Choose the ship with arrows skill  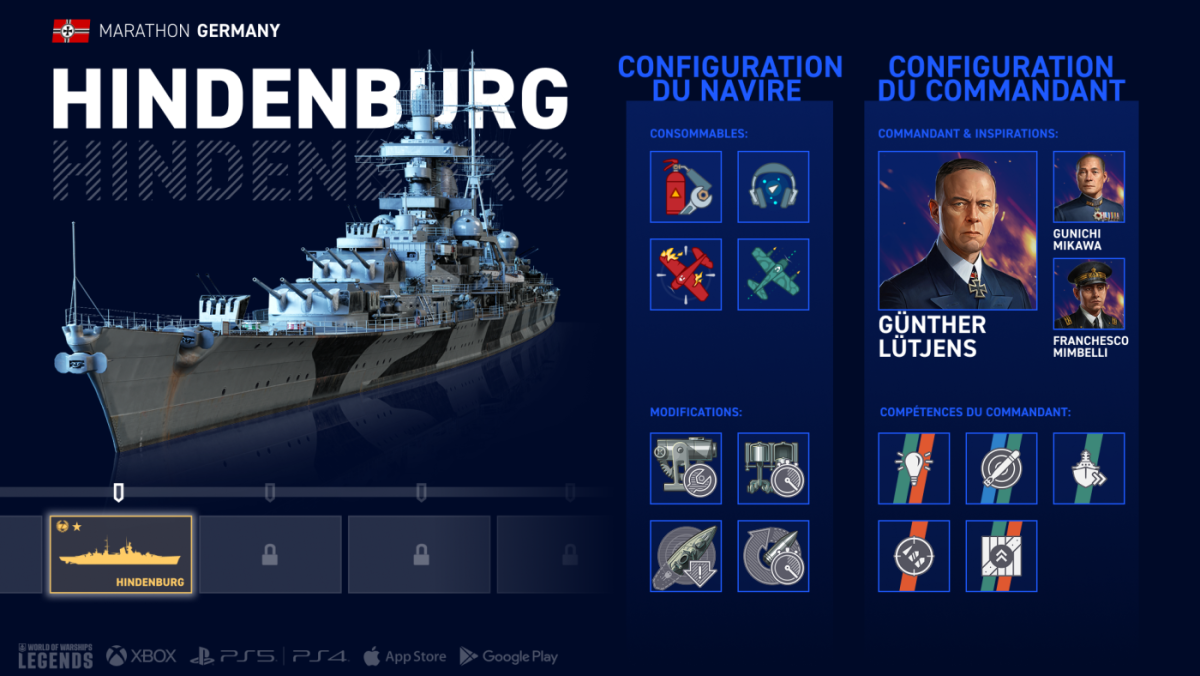pyautogui.click(x=1089, y=468)
